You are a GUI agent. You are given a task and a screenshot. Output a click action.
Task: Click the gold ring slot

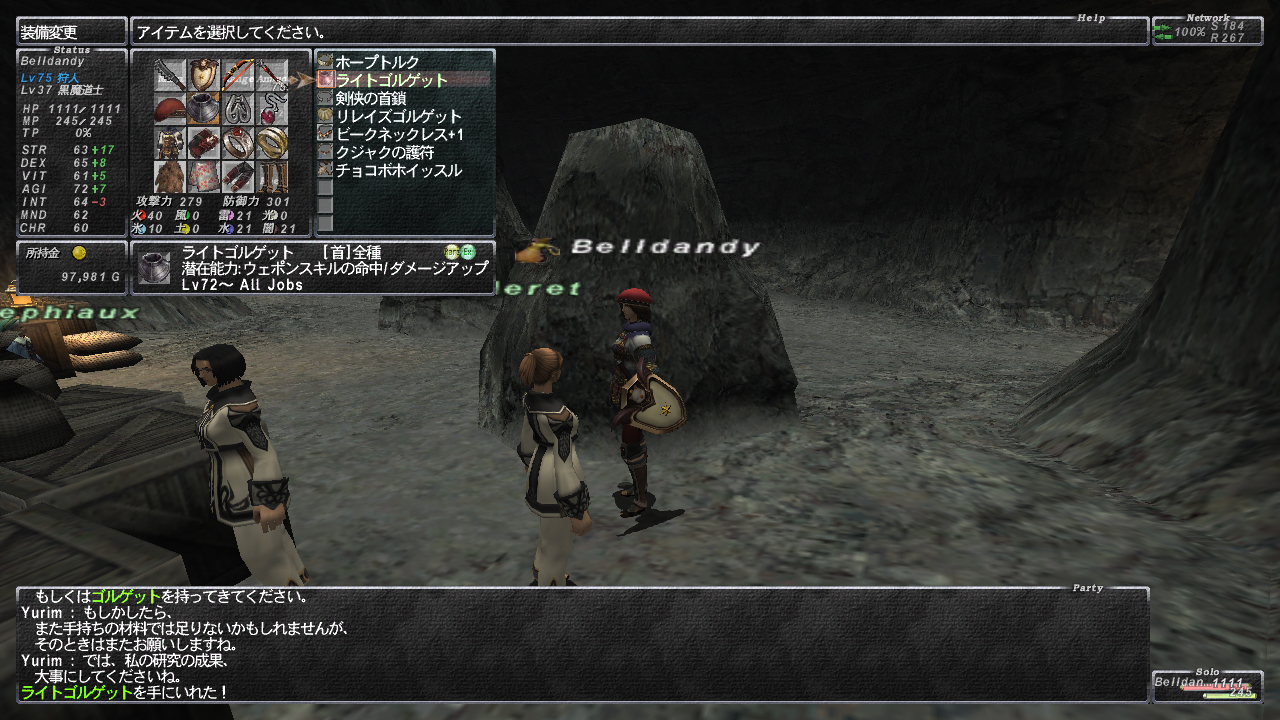point(272,143)
